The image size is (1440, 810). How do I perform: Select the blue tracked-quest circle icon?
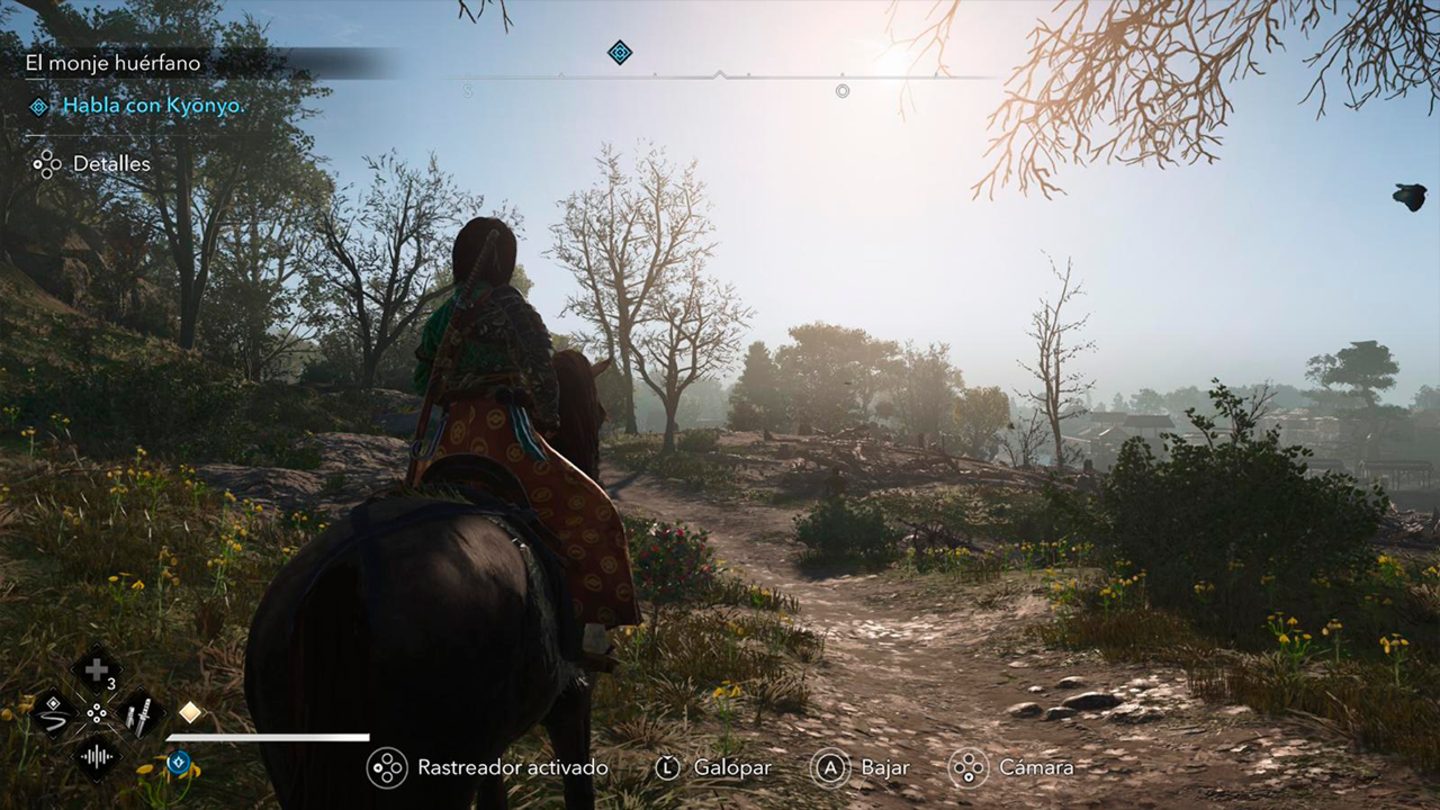coord(179,763)
